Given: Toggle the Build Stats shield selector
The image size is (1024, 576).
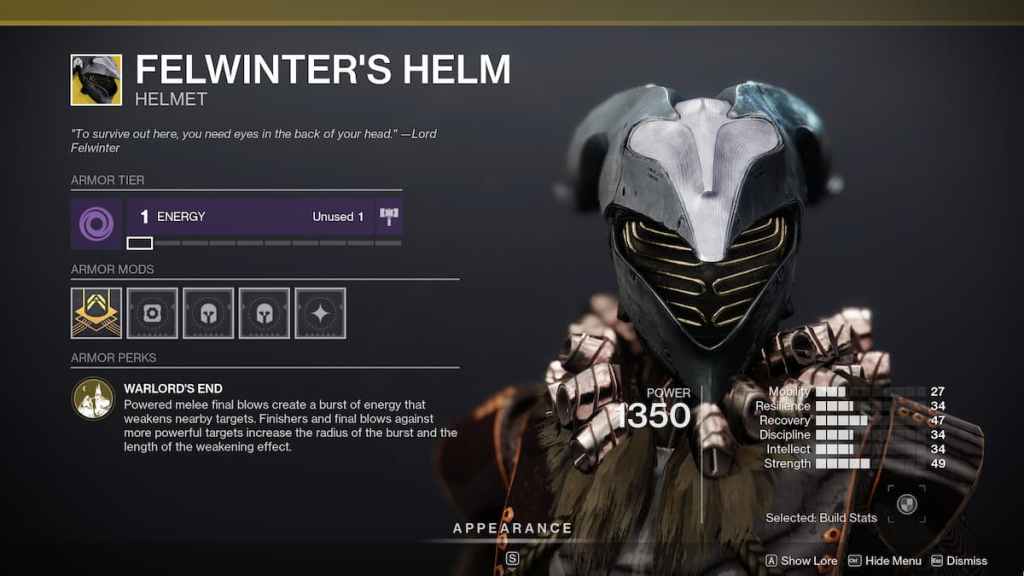Looking at the screenshot, I should 907,504.
